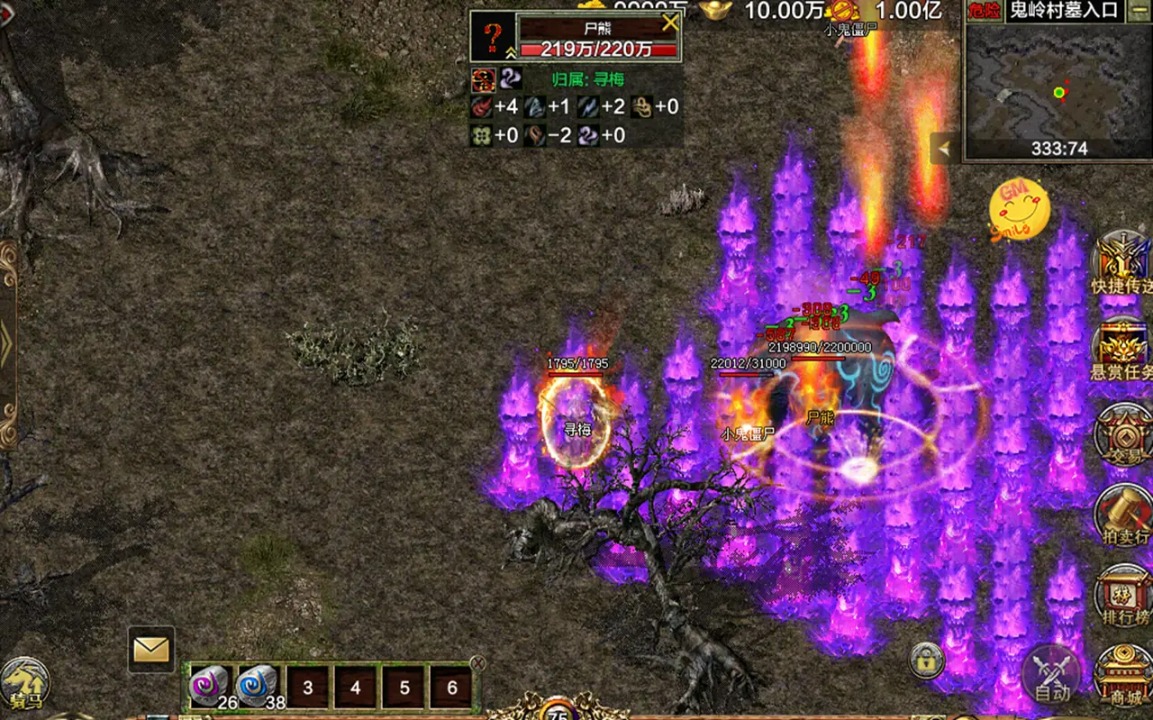This screenshot has height=720, width=1153.
Task: Use the blue swirl stone in the hotbar
Action: [257, 687]
